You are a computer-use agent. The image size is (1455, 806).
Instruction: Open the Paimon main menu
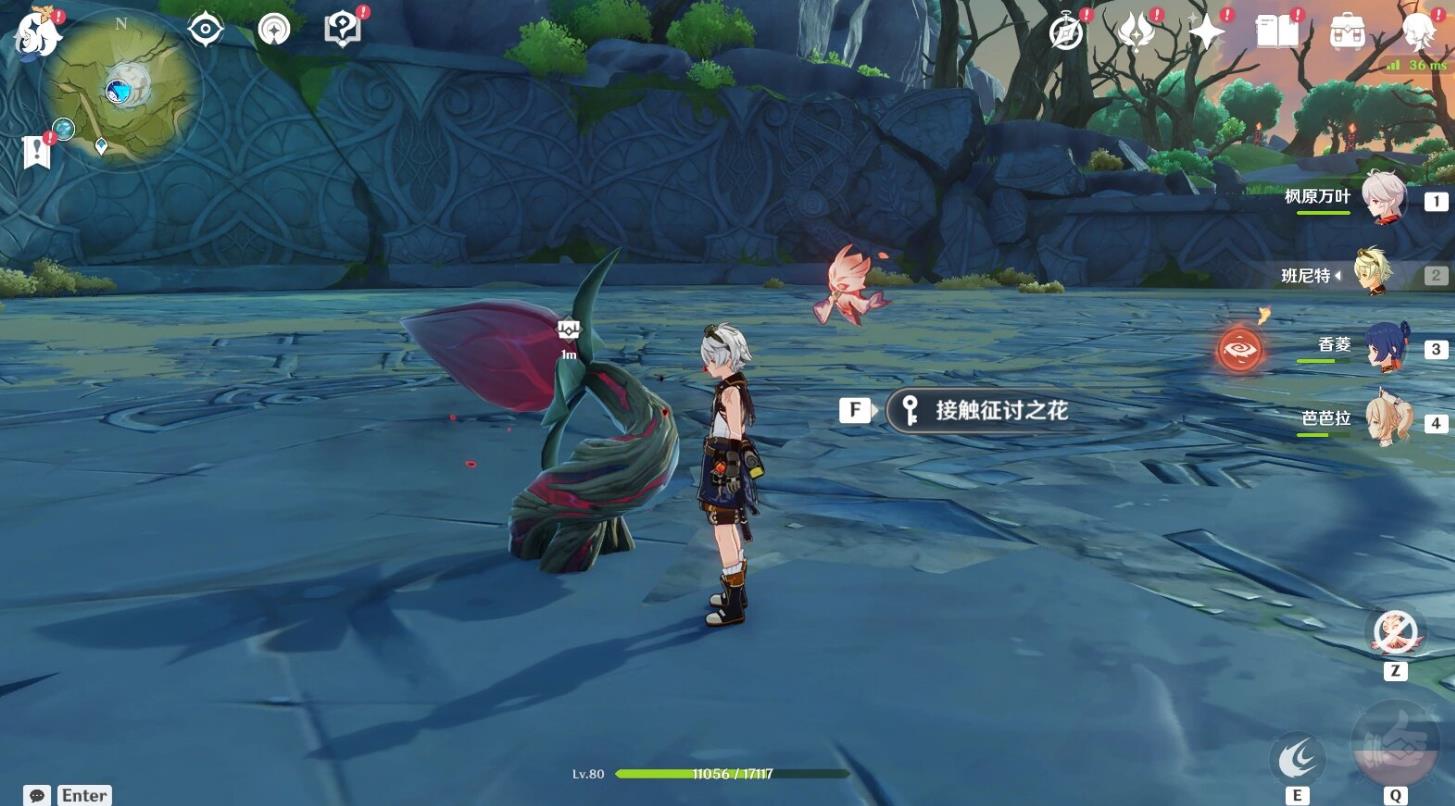coord(38,33)
